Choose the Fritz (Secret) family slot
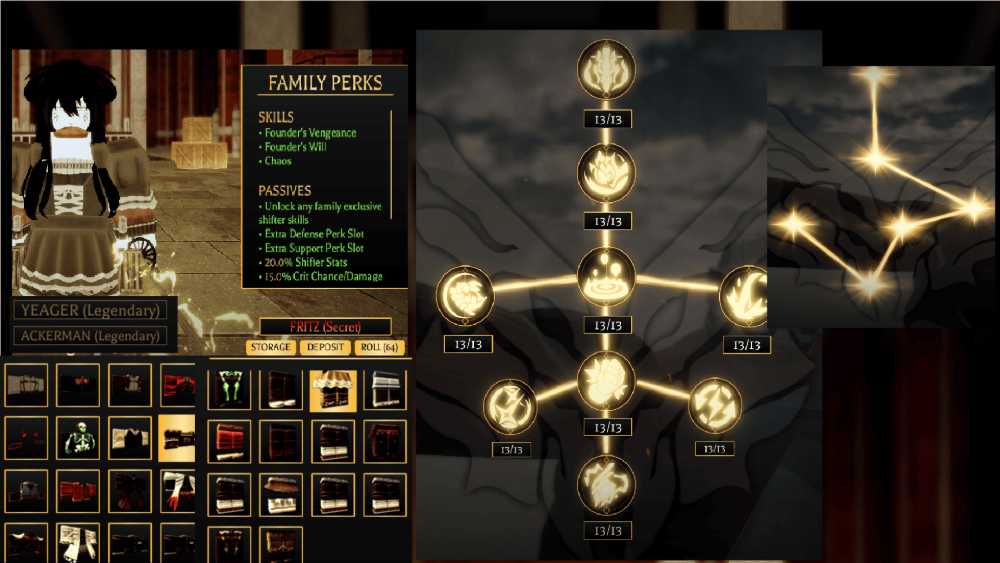The height and width of the screenshot is (563, 1000). pyautogui.click(x=325, y=326)
